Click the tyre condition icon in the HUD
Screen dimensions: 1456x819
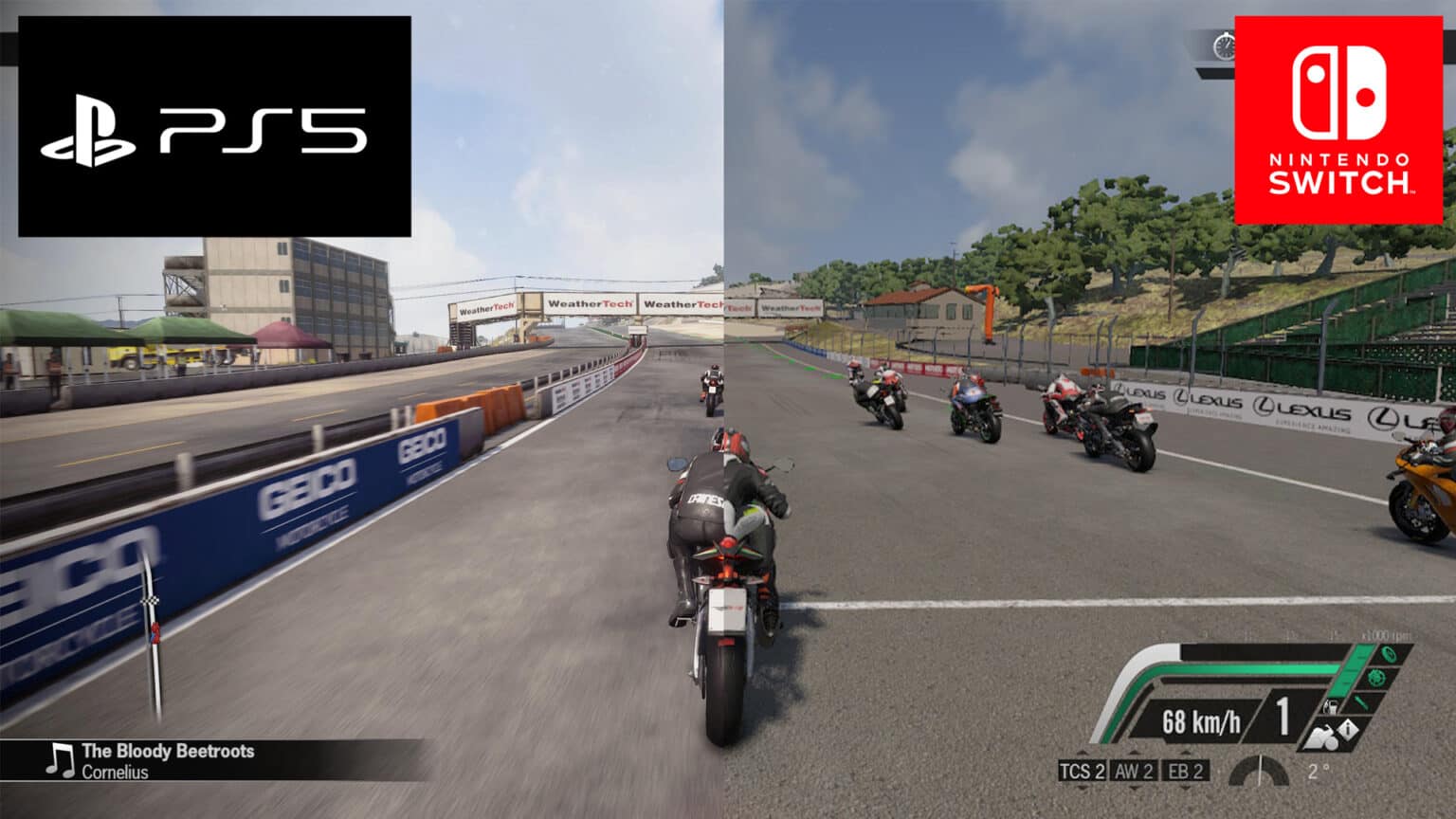1387,655
